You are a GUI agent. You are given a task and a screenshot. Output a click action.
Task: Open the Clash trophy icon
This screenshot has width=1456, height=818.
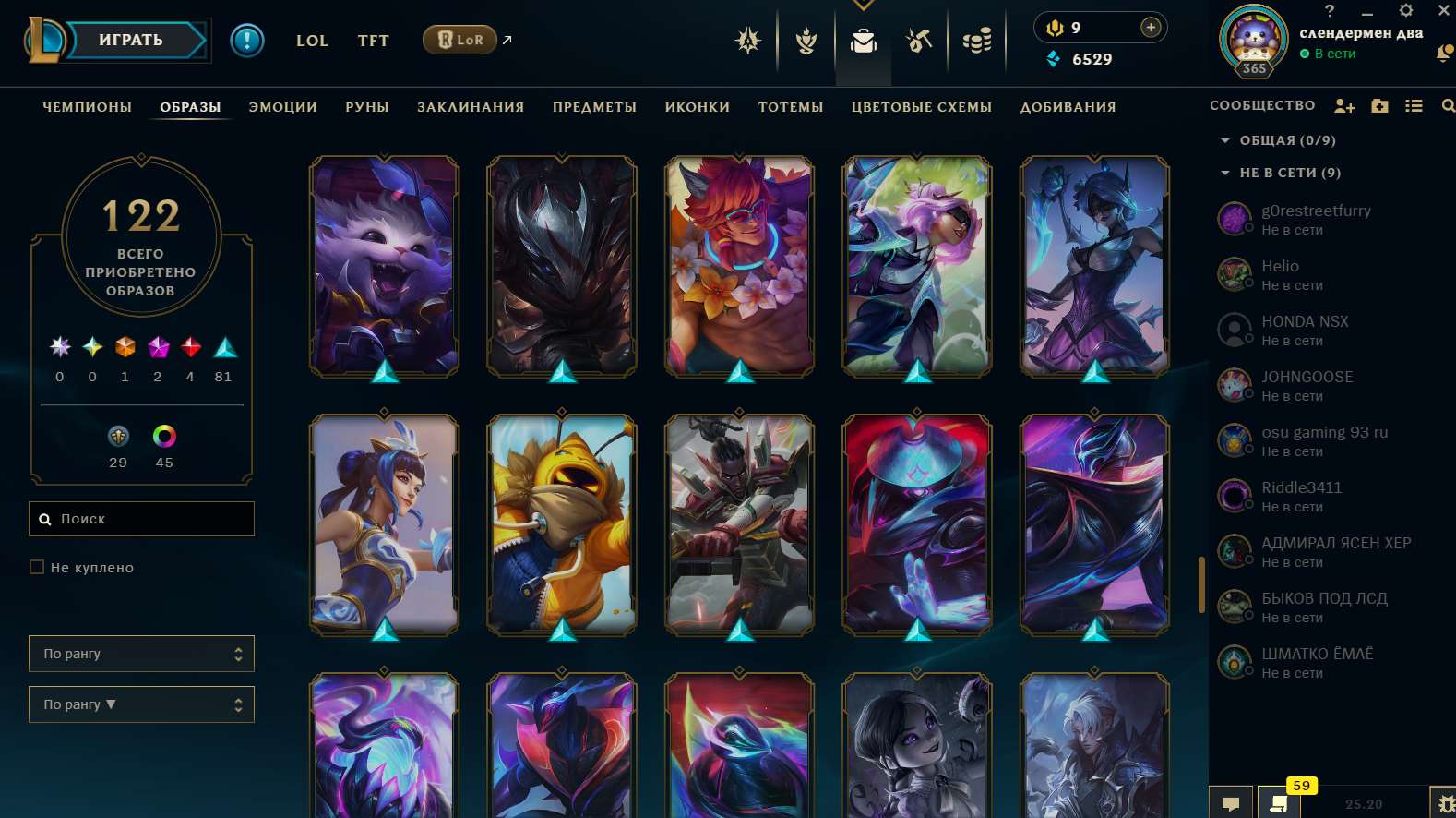tap(804, 41)
